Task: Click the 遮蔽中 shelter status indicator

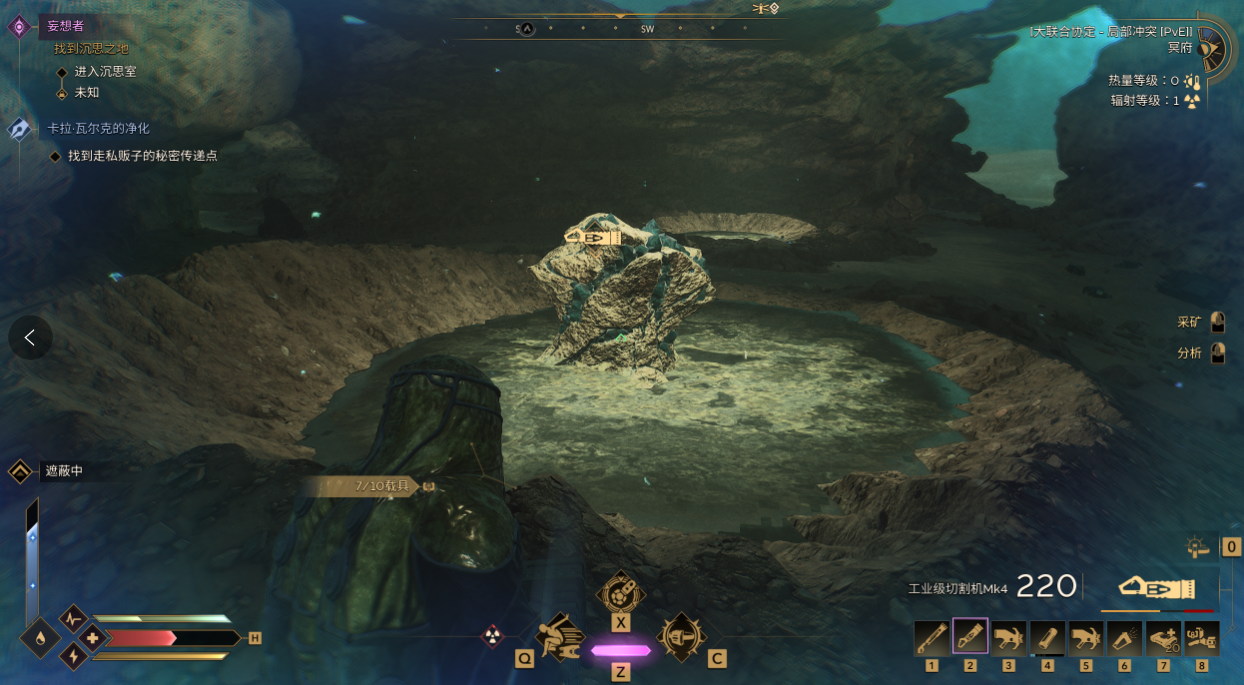Action: (64, 471)
